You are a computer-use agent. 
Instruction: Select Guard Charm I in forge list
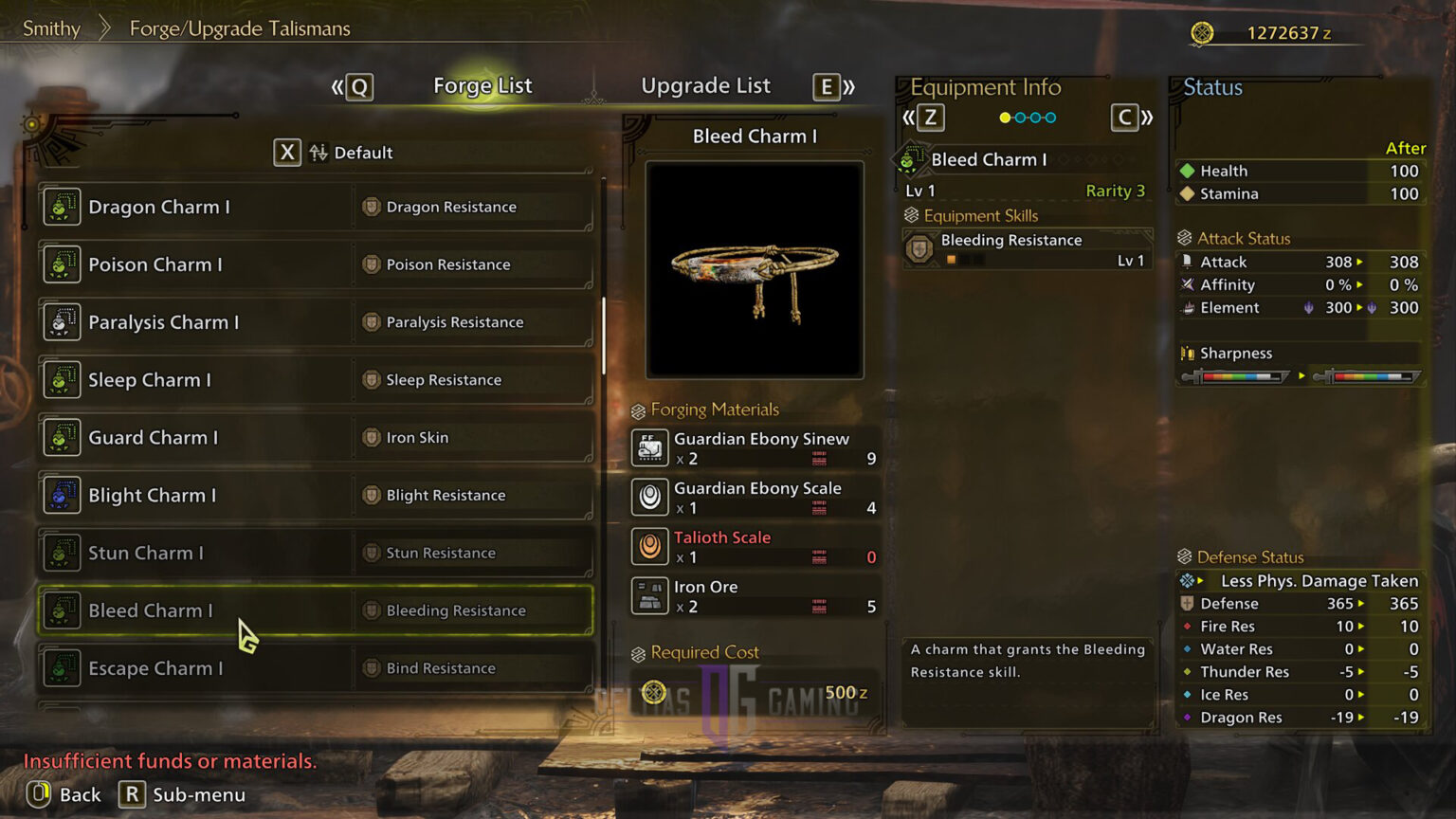316,438
